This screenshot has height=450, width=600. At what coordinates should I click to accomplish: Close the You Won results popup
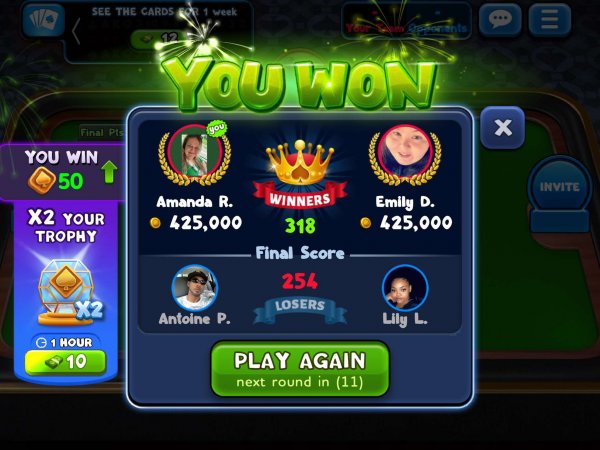point(502,128)
